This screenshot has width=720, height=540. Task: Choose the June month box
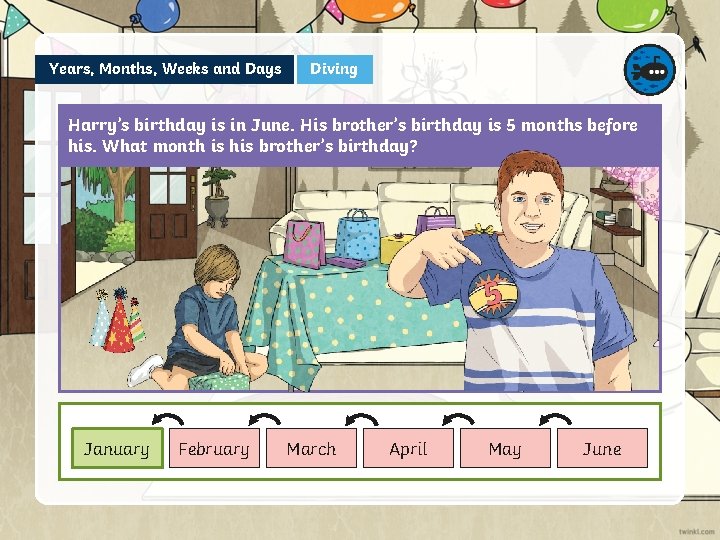[x=602, y=449]
